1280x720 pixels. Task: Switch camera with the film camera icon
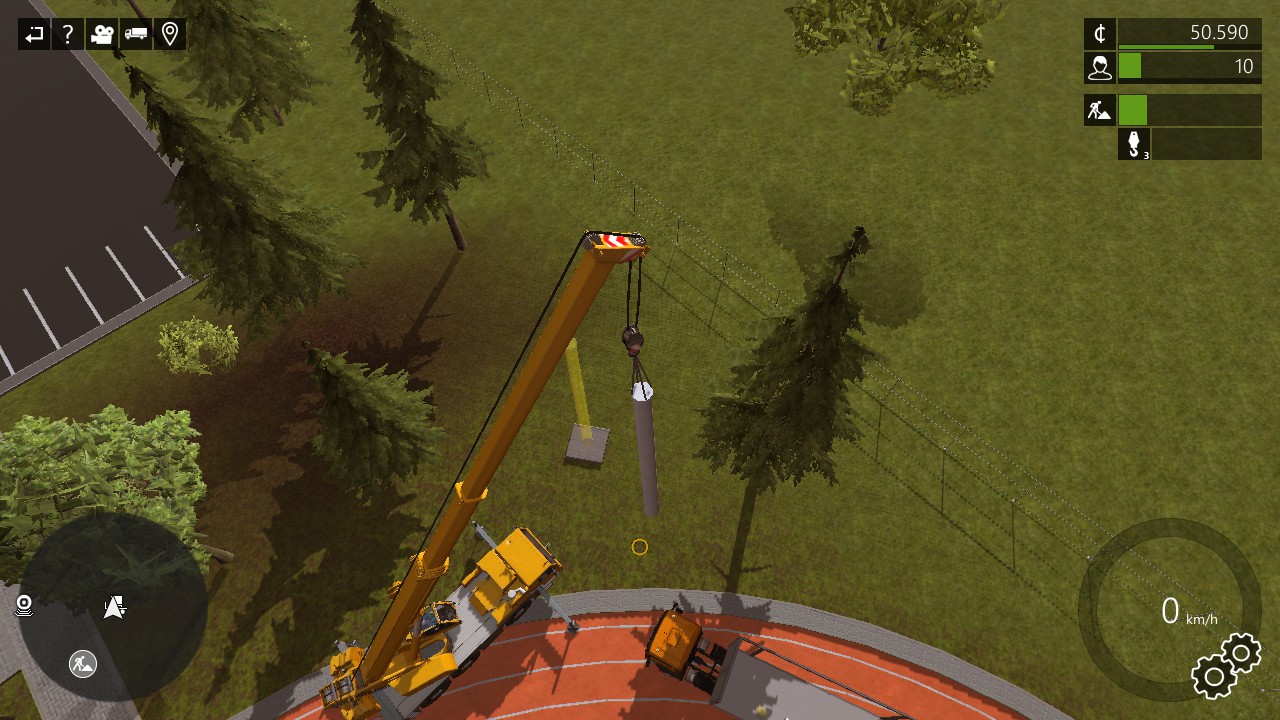[102, 35]
